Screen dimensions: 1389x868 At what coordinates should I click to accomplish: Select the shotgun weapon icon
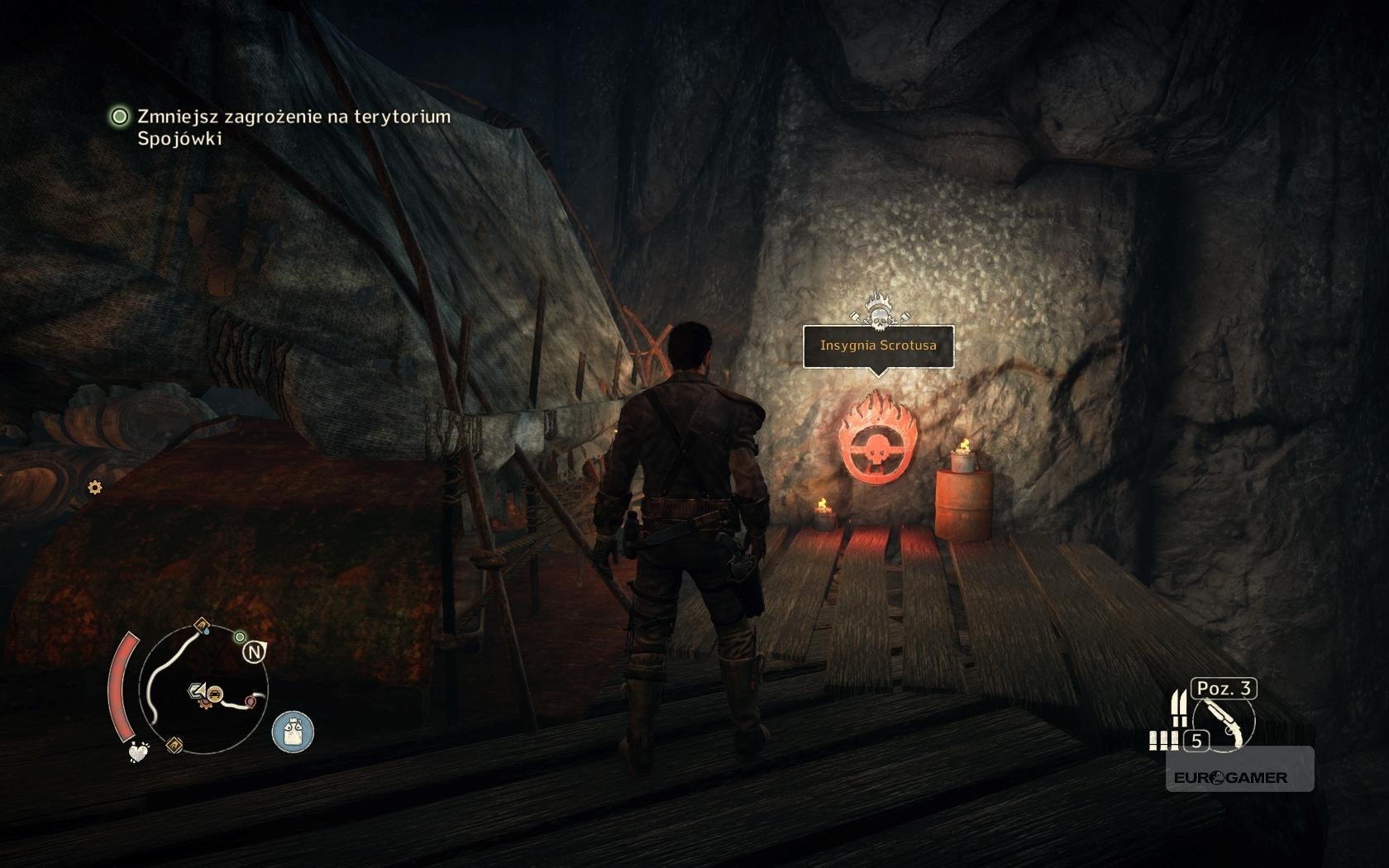[1225, 723]
